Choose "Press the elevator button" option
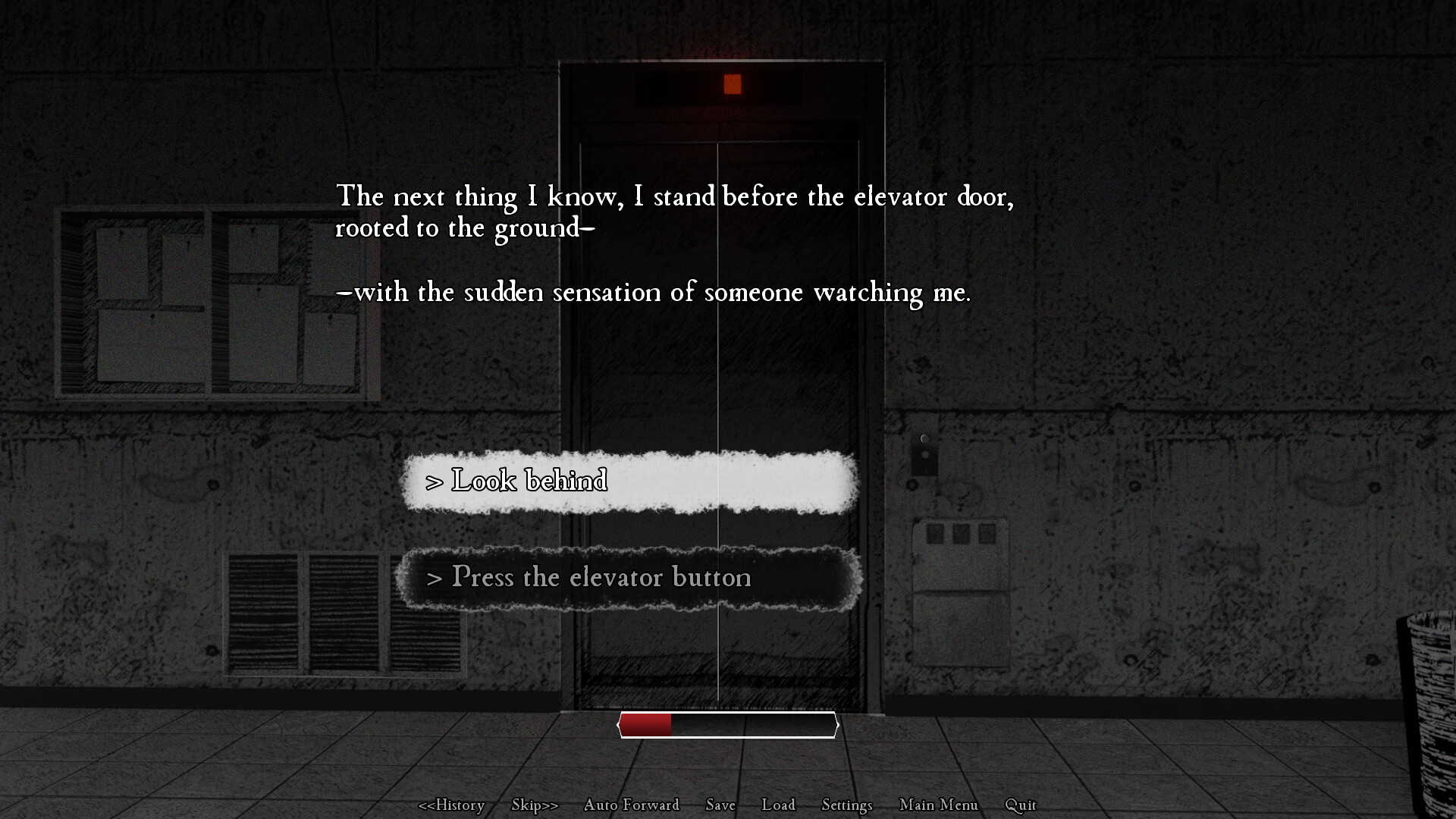This screenshot has height=819, width=1456. point(629,578)
